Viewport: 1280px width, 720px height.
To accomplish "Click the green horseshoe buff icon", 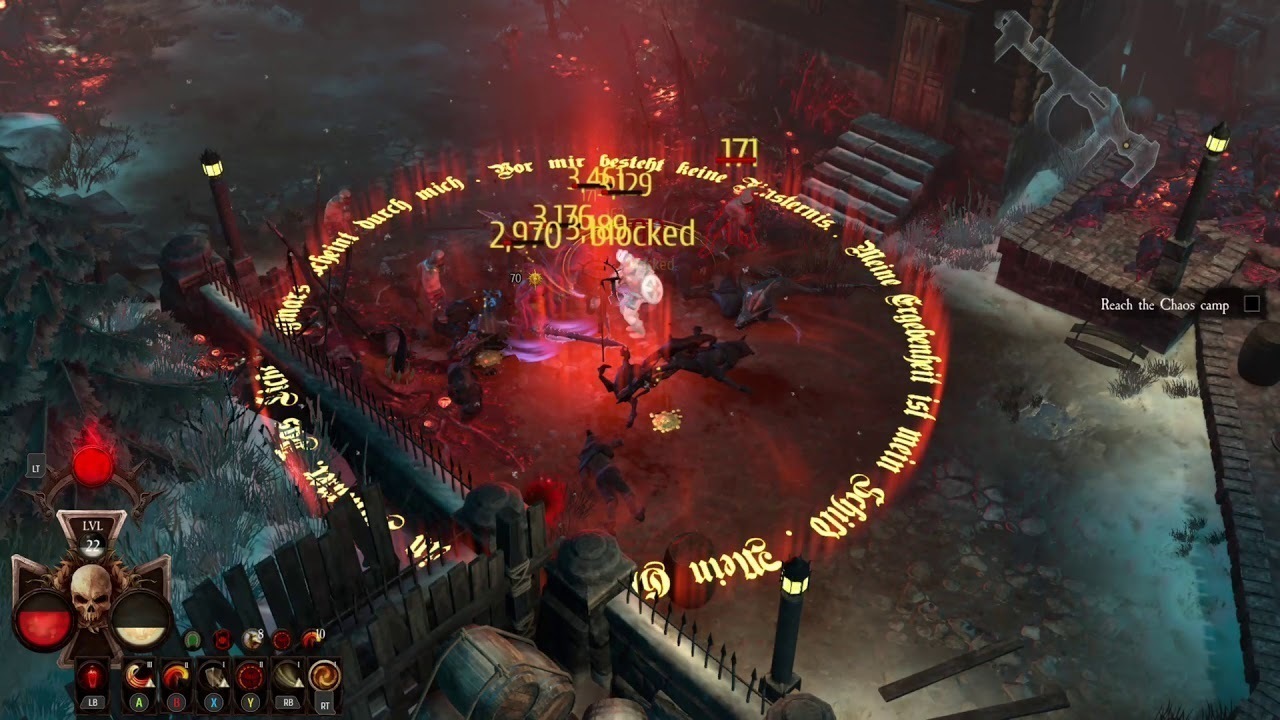I will (x=193, y=639).
